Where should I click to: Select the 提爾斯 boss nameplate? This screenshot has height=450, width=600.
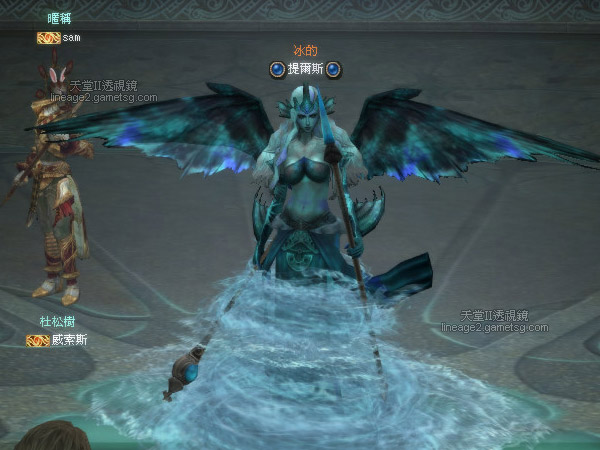click(x=305, y=69)
